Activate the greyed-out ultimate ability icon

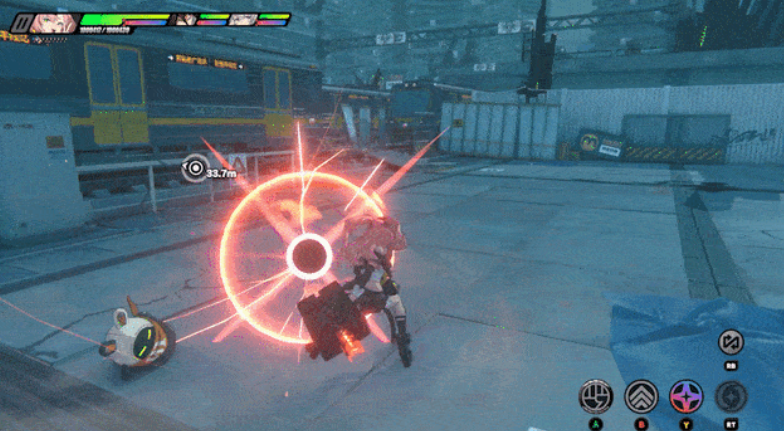(x=732, y=397)
